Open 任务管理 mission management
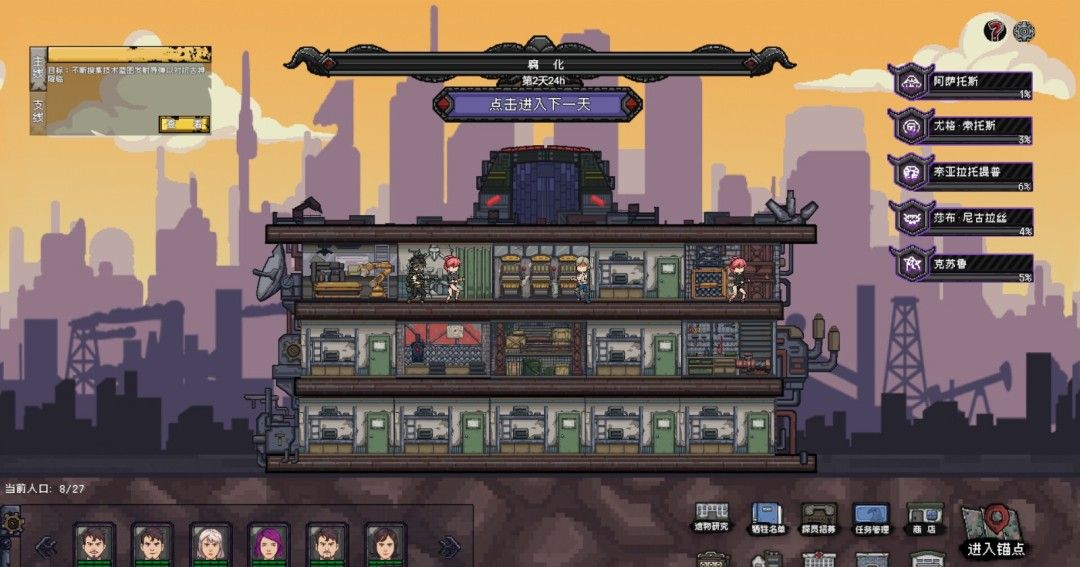 [871, 518]
